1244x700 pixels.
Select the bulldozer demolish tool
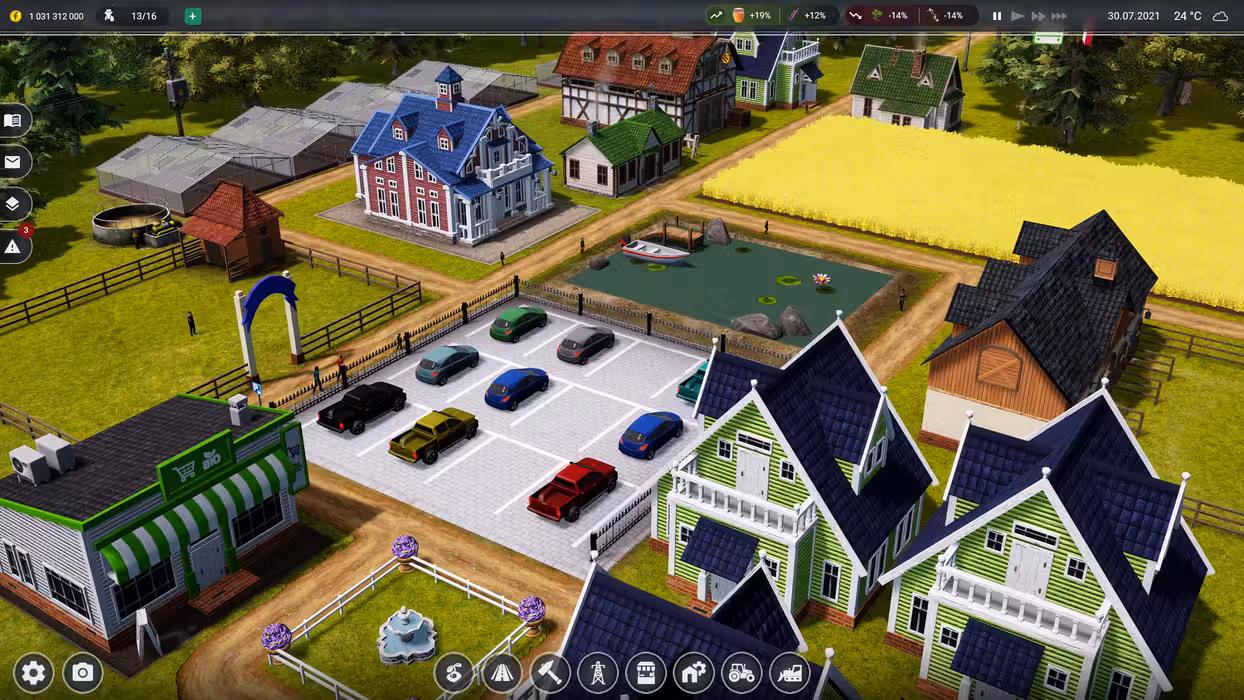(x=790, y=673)
